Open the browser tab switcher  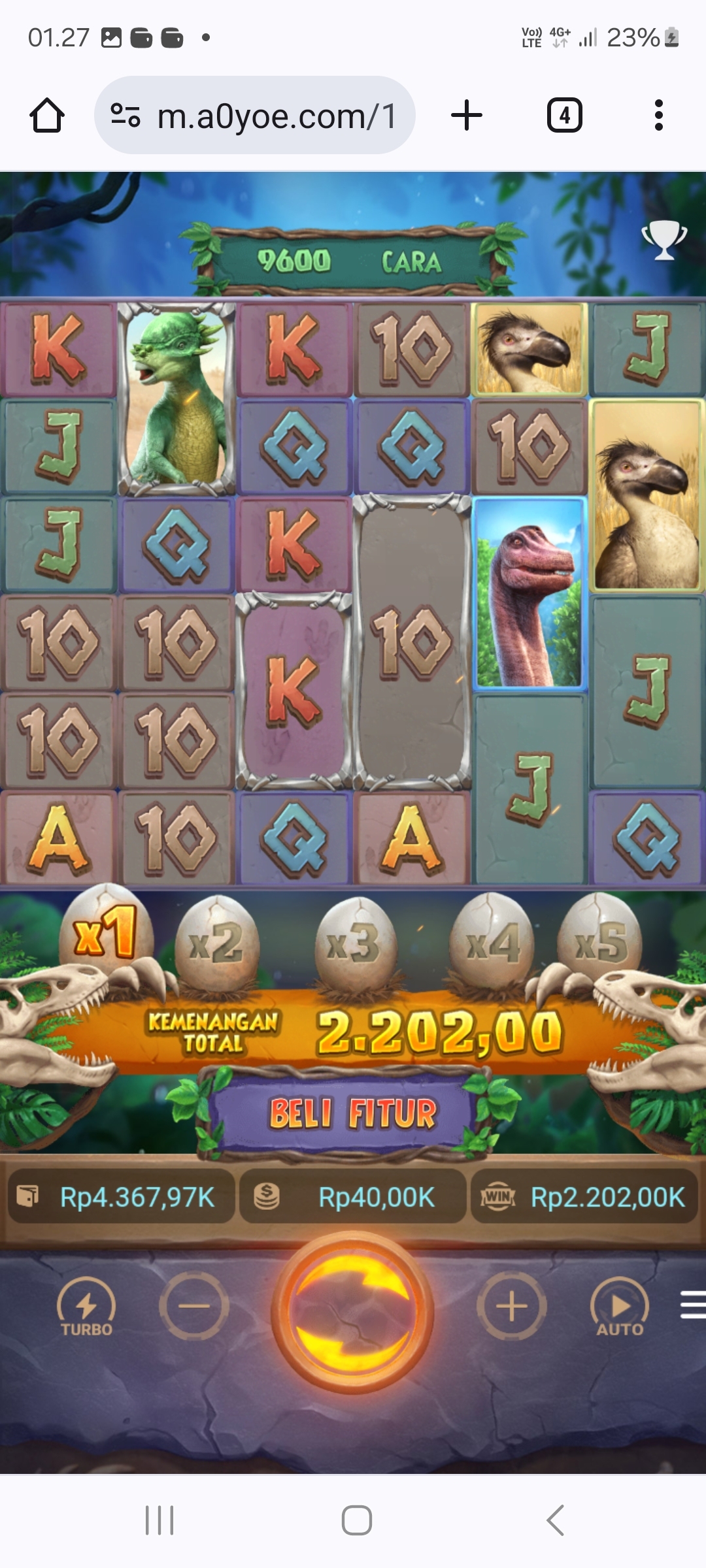coord(564,116)
